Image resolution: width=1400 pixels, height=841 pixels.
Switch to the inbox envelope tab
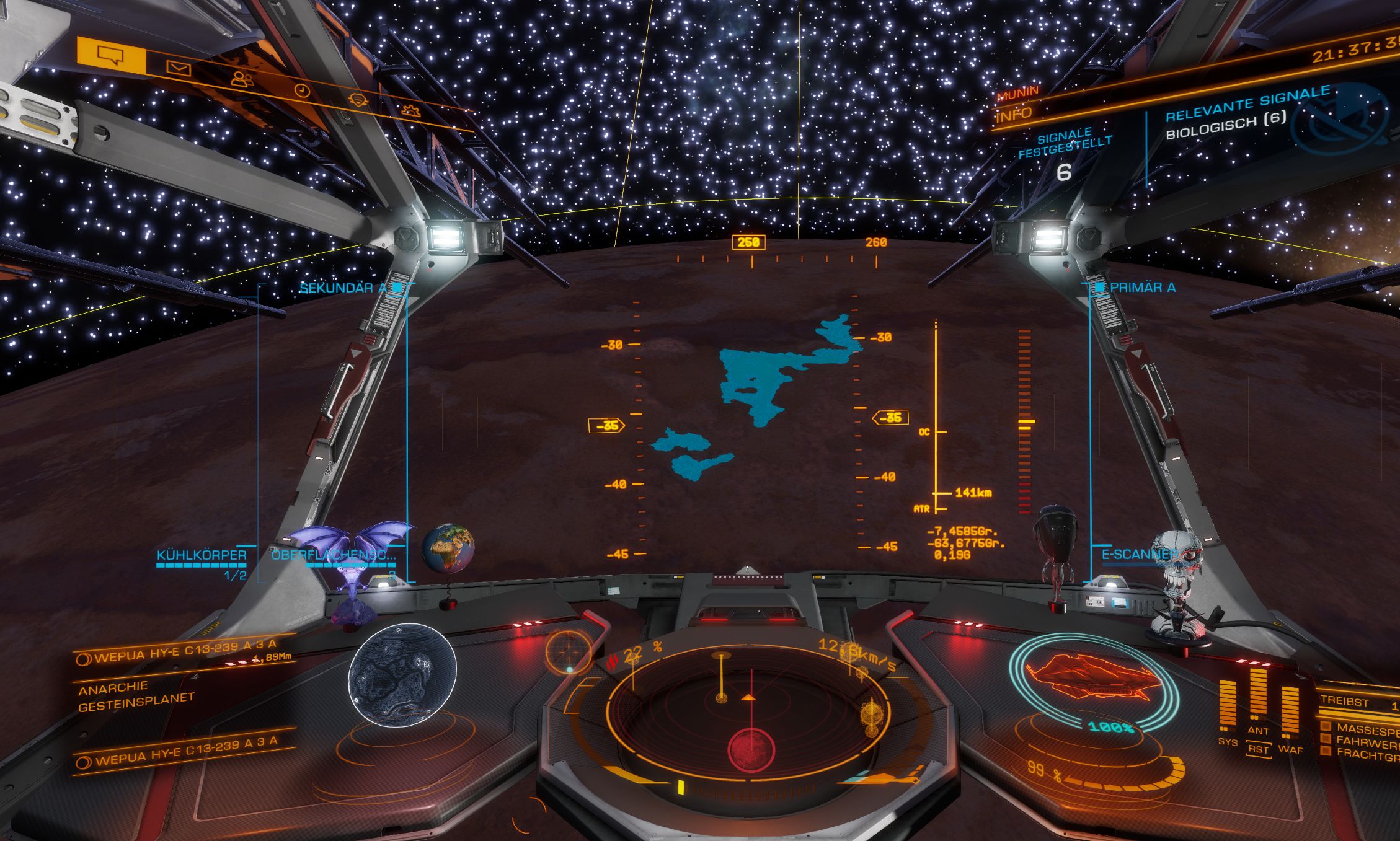pyautogui.click(x=179, y=68)
